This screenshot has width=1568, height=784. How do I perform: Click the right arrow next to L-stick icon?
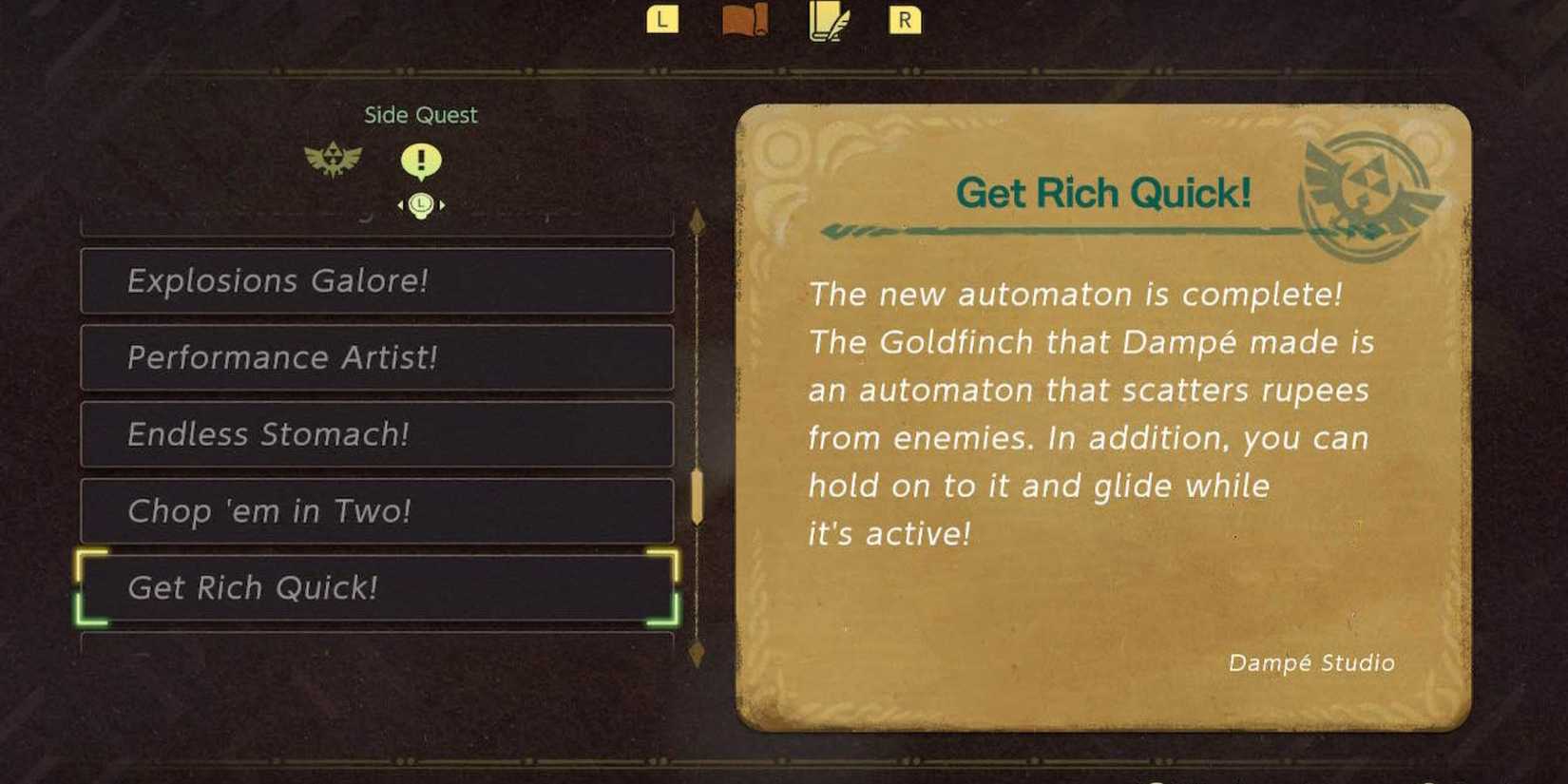[443, 203]
